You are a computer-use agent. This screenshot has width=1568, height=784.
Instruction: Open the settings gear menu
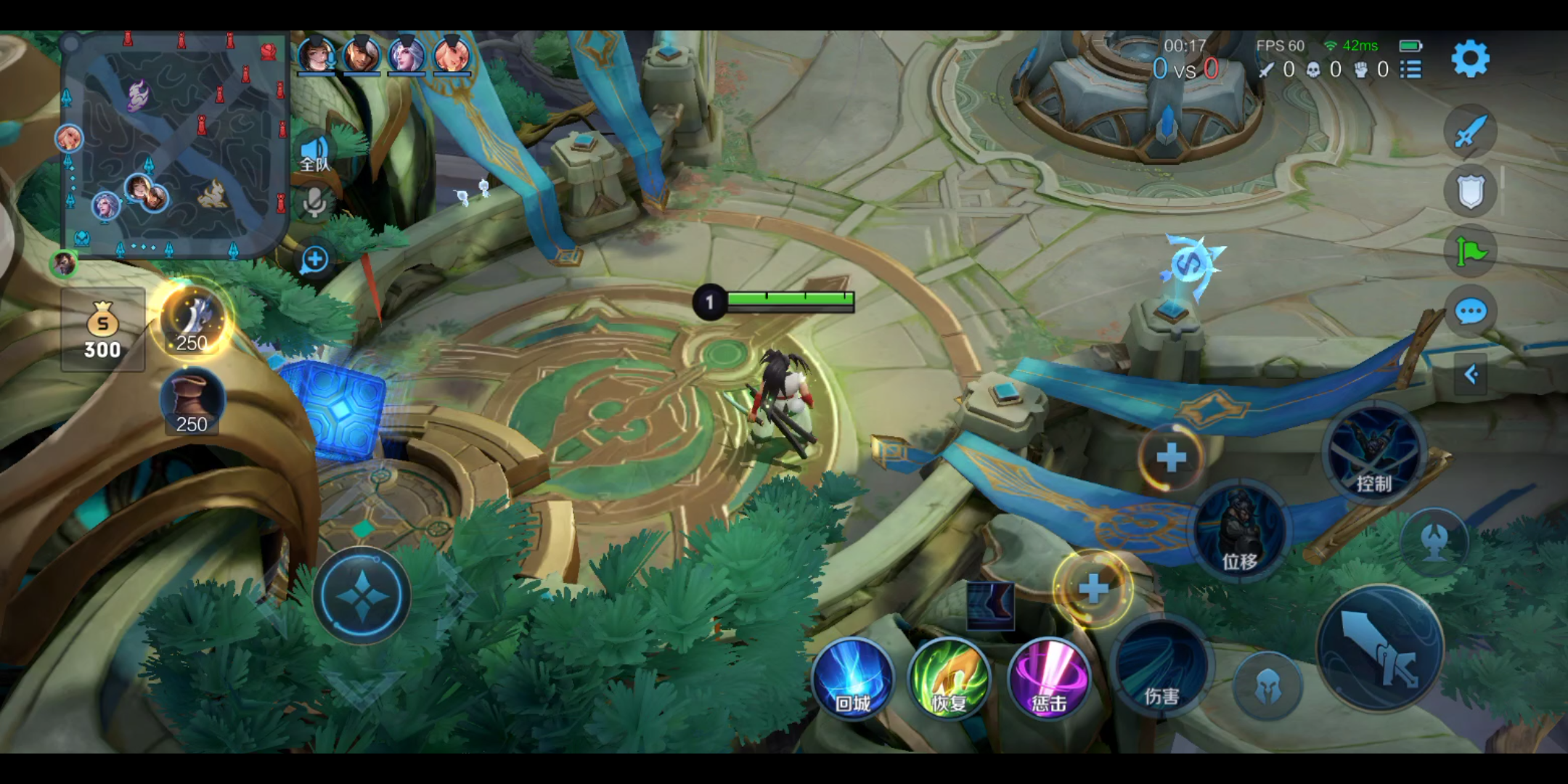[x=1470, y=59]
